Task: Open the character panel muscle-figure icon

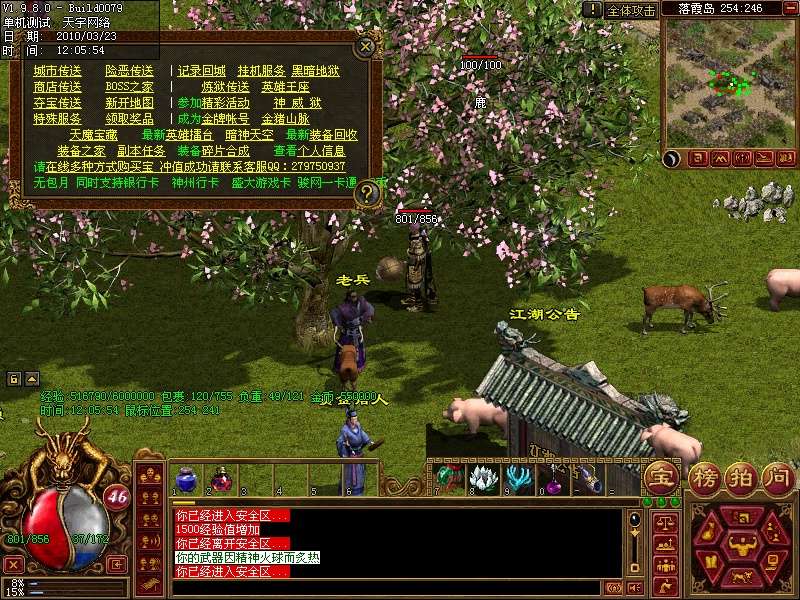Action: coord(739,543)
